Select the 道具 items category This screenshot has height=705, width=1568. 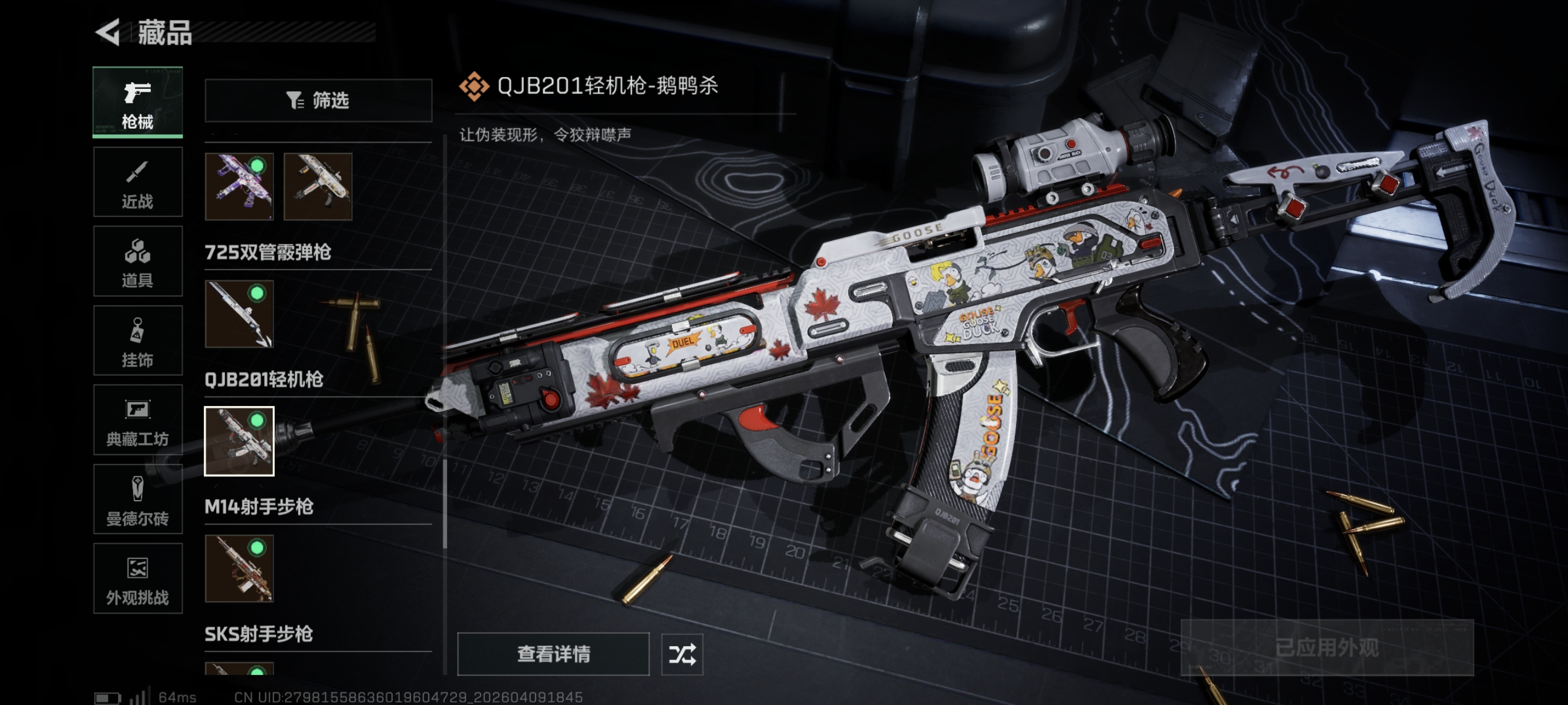[137, 261]
